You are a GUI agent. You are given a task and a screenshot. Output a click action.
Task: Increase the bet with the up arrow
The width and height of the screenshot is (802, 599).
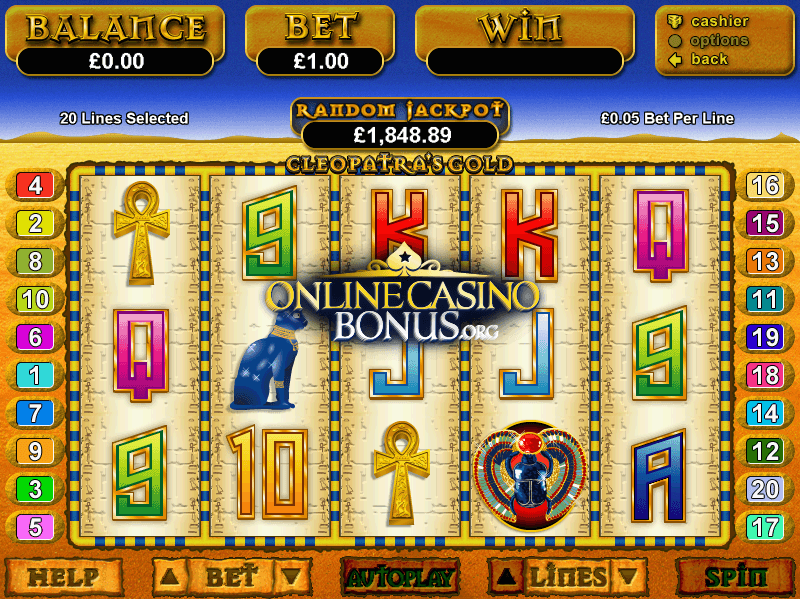pos(170,577)
